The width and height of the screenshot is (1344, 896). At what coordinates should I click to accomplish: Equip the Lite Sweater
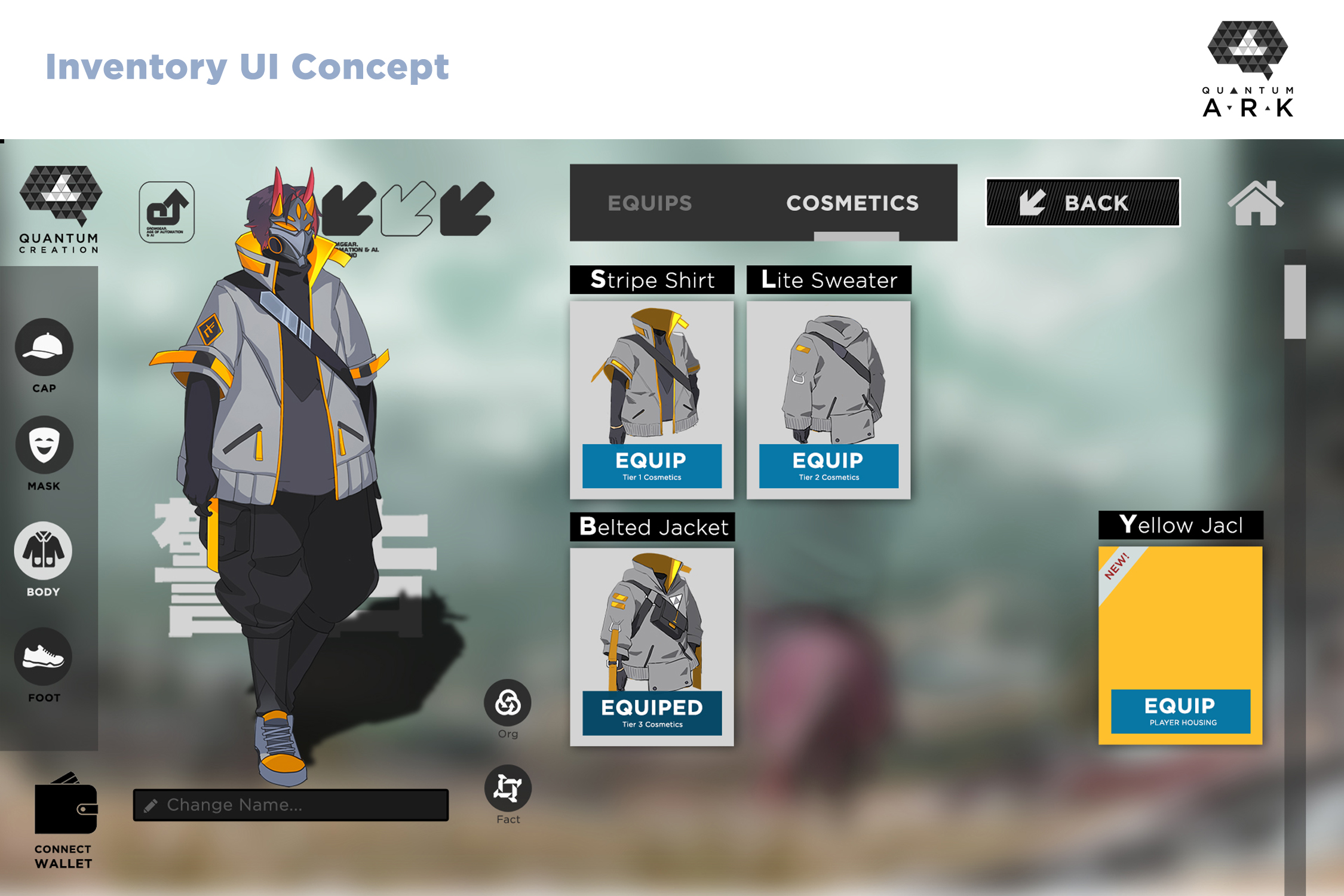(829, 466)
